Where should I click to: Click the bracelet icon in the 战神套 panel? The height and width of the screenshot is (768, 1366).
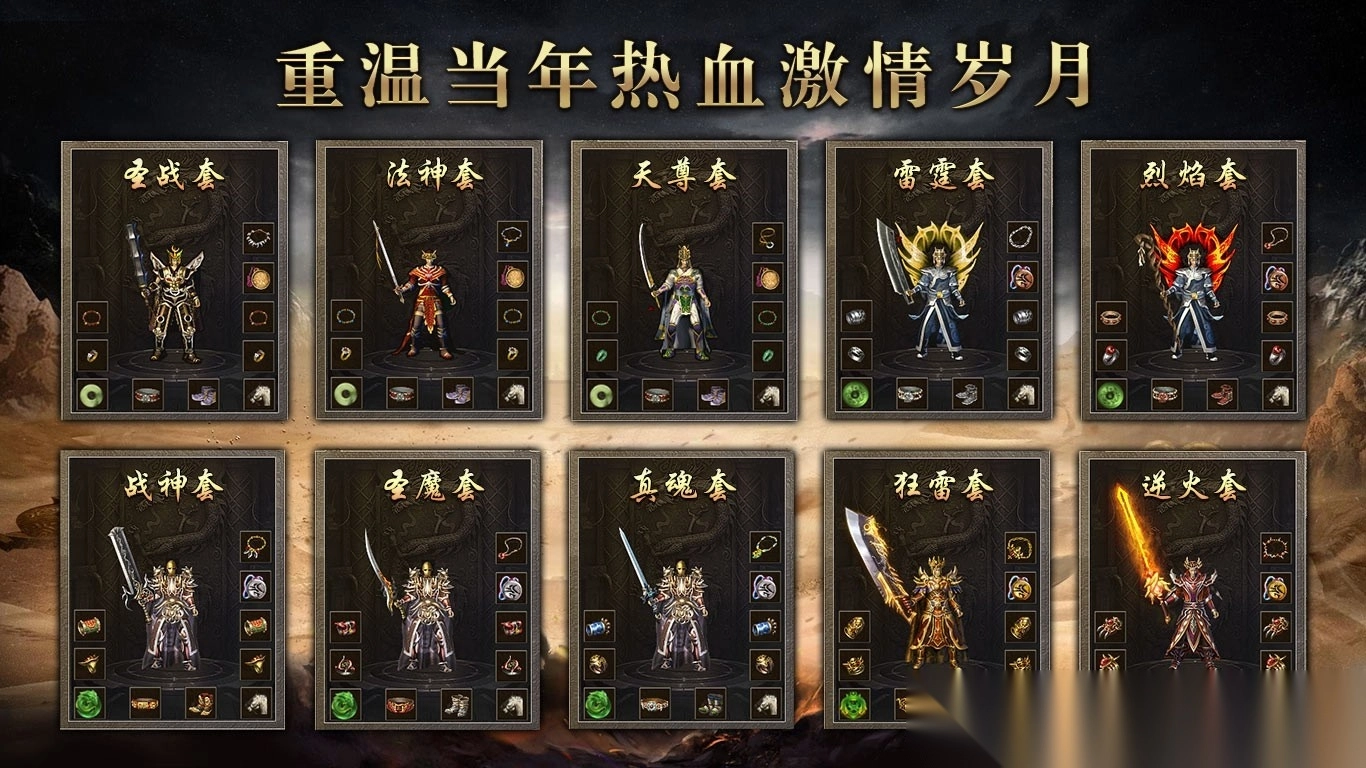point(88,625)
